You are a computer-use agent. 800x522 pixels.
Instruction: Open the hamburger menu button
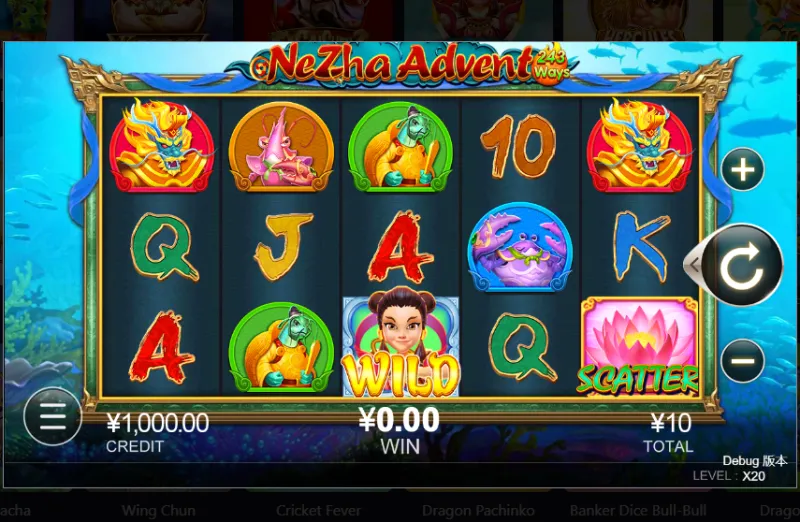pyautogui.click(x=52, y=416)
